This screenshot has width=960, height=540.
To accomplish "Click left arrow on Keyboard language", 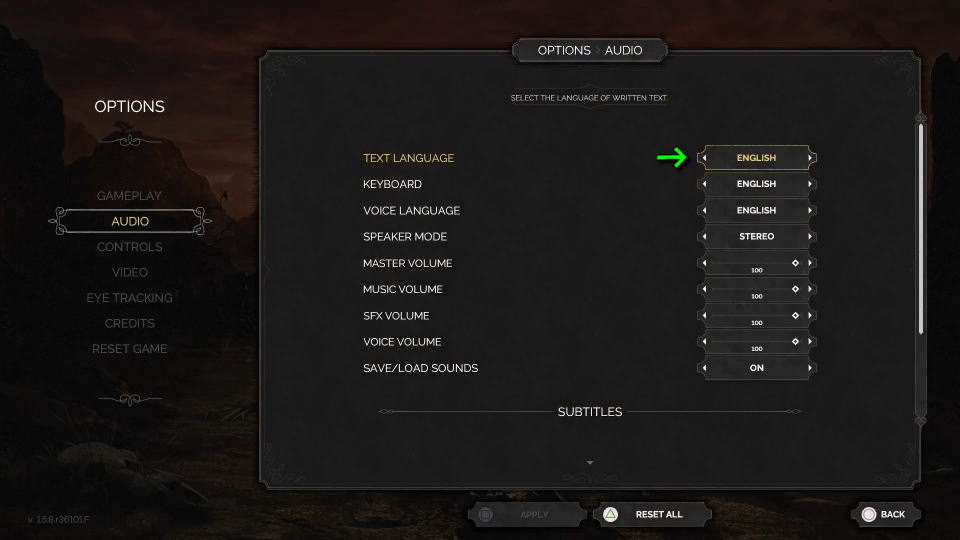I will (x=703, y=184).
